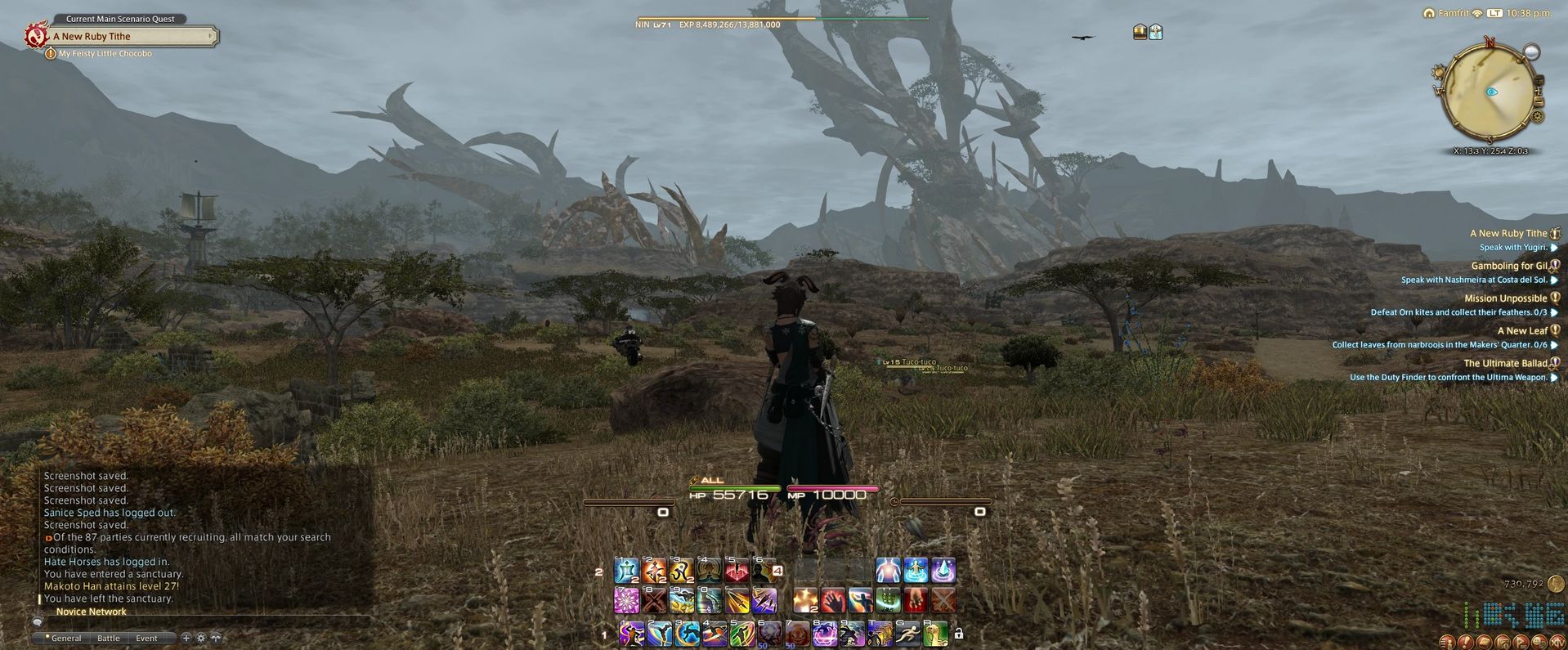The height and width of the screenshot is (650, 1568).
Task: Select the A New Leaf quest entry
Action: [x=1521, y=331]
